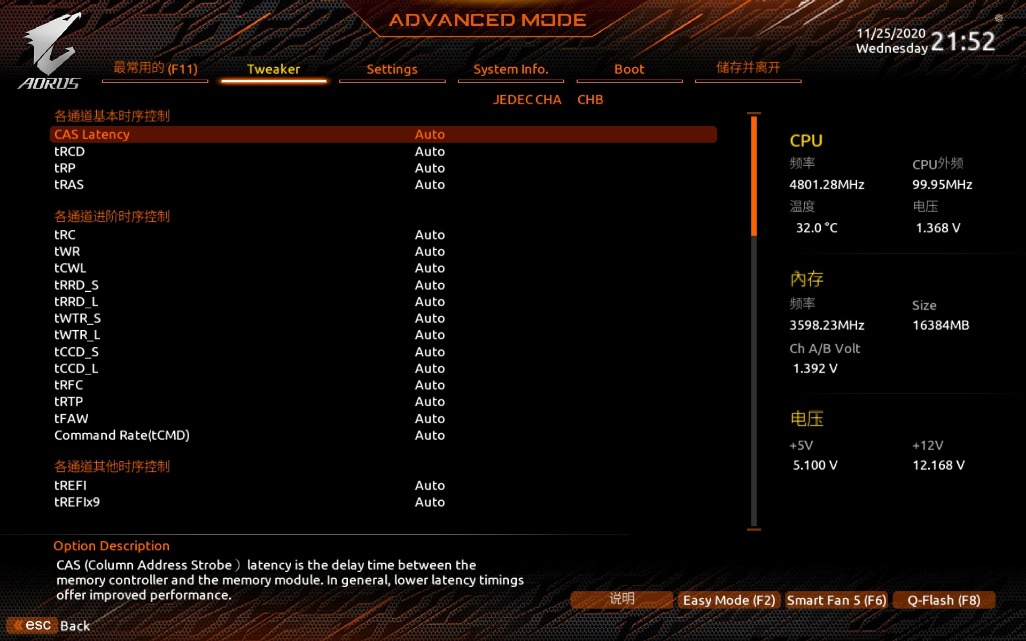
Task: Switch to Easy Mode (F2)
Action: point(729,600)
